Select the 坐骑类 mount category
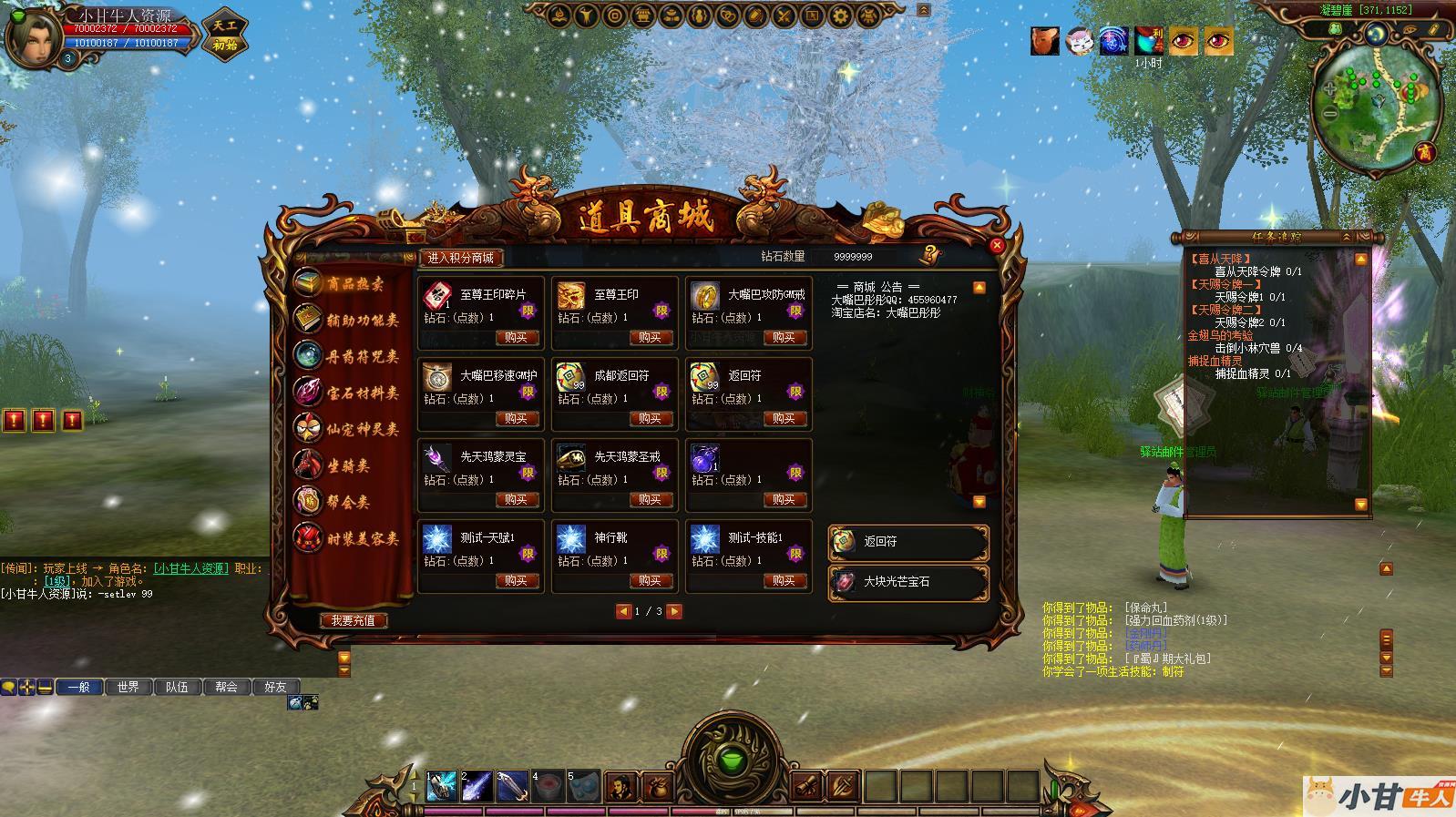This screenshot has width=1456, height=817. [x=337, y=465]
